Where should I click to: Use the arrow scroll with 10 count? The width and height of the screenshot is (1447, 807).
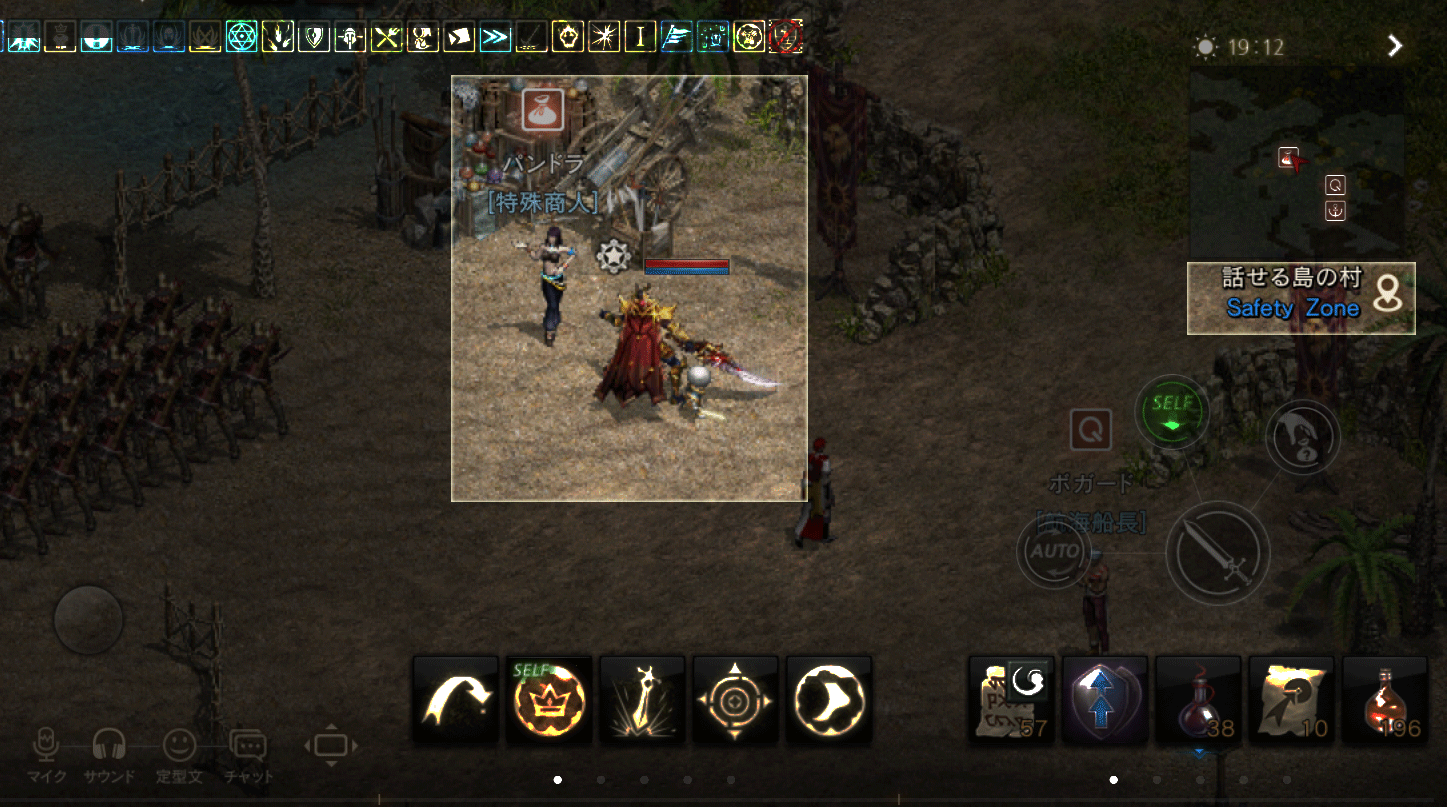point(1291,699)
